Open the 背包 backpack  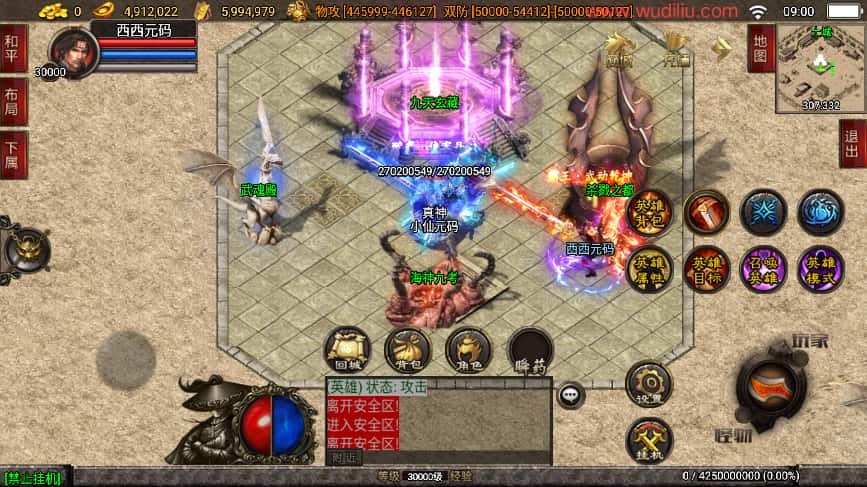[407, 350]
